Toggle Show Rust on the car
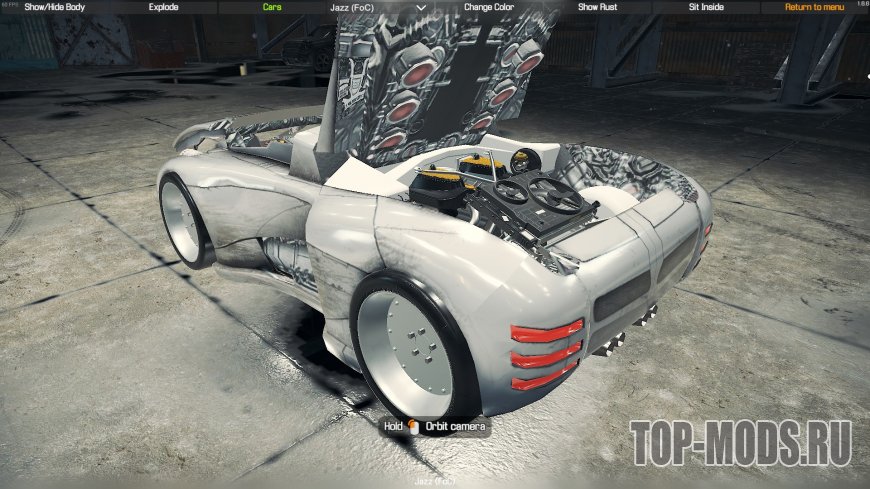 [598, 6]
